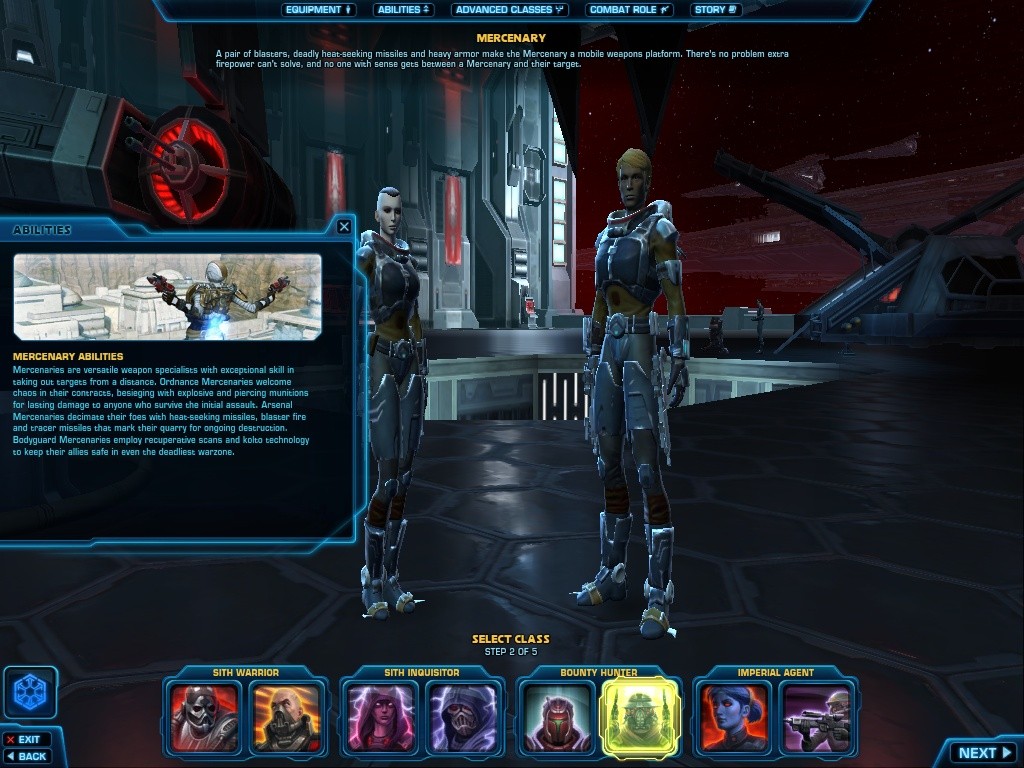Select the highlighted Mercenary Bounty Hunter portrait
The width and height of the screenshot is (1024, 768).
pos(638,717)
